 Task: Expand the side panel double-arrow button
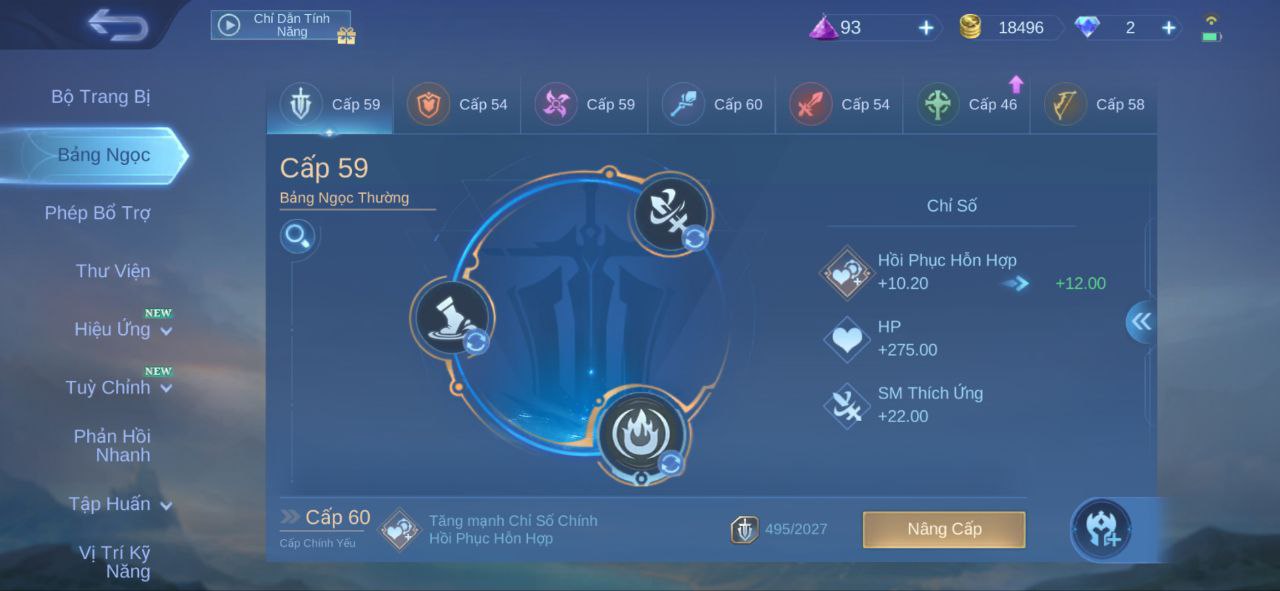[1140, 322]
